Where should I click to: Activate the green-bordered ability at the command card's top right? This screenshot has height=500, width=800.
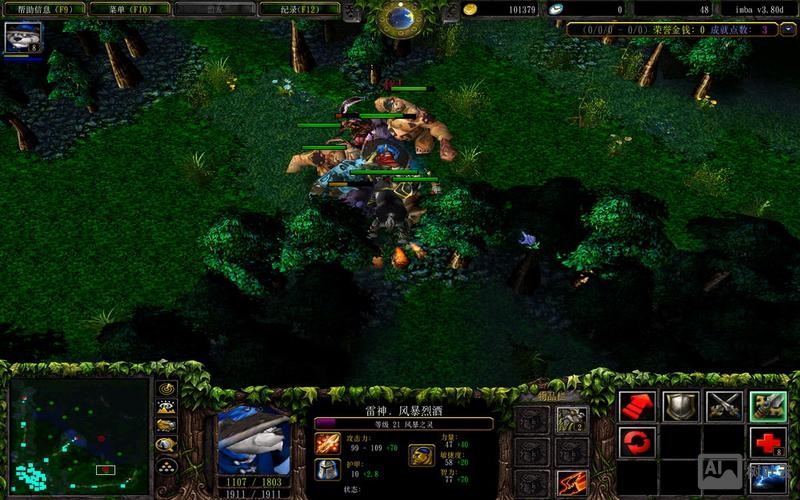[768, 406]
